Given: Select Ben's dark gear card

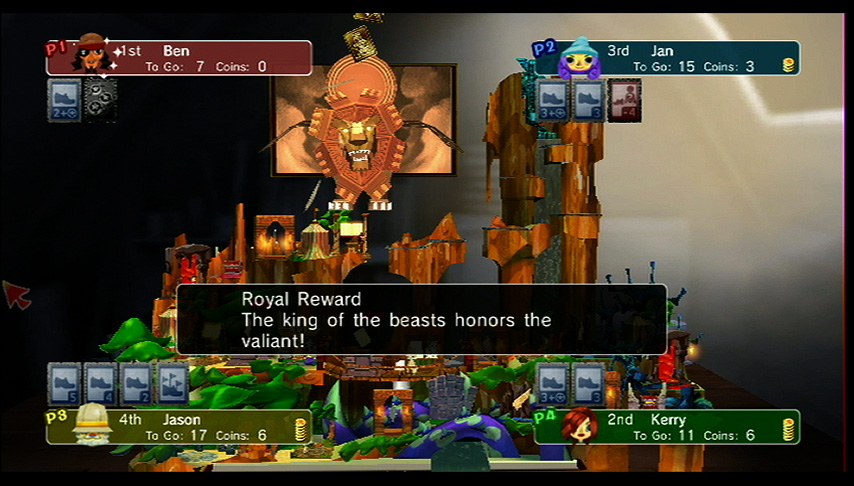Looking at the screenshot, I should click(100, 100).
